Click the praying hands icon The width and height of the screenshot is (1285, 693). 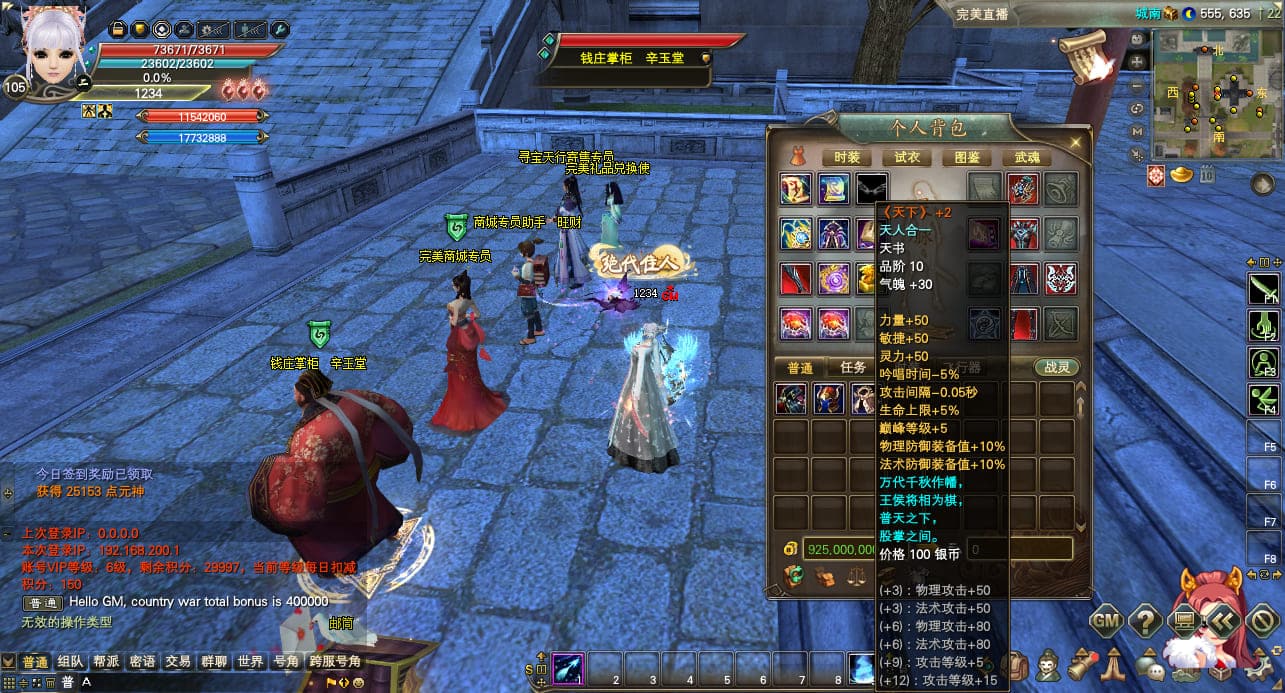tap(1114, 664)
